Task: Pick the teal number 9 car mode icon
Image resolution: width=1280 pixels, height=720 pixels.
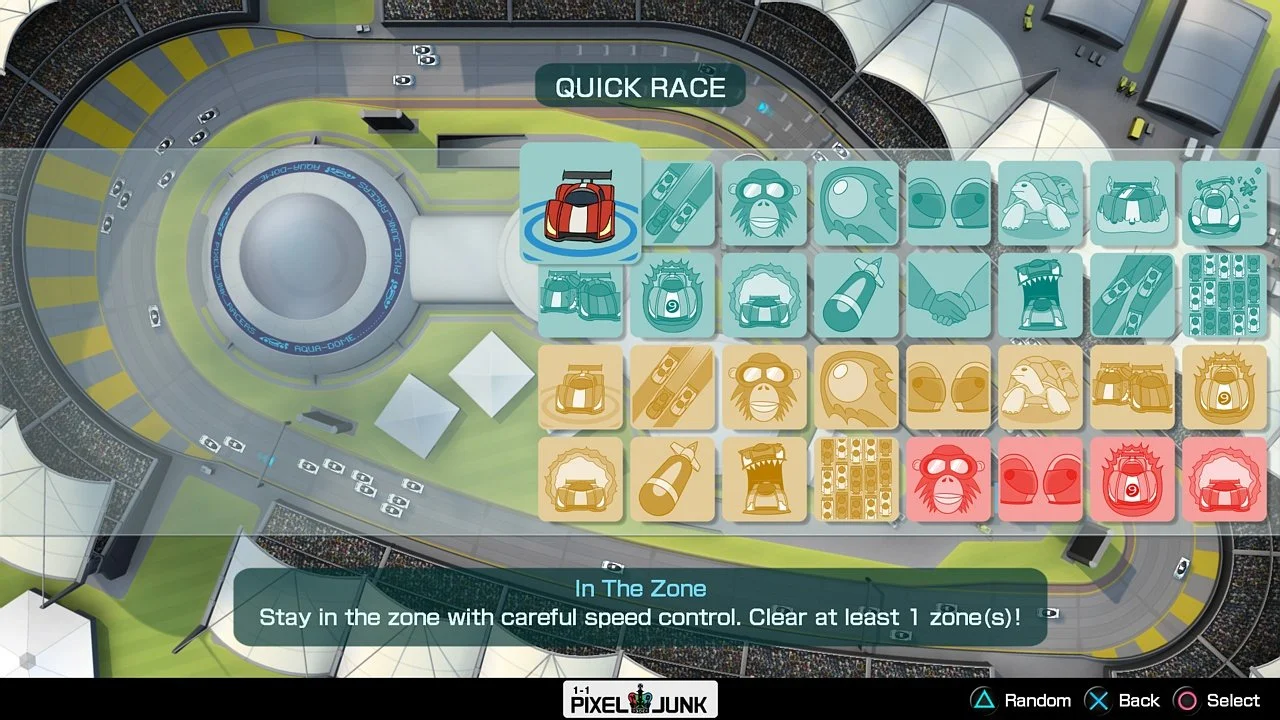Action: (x=673, y=297)
